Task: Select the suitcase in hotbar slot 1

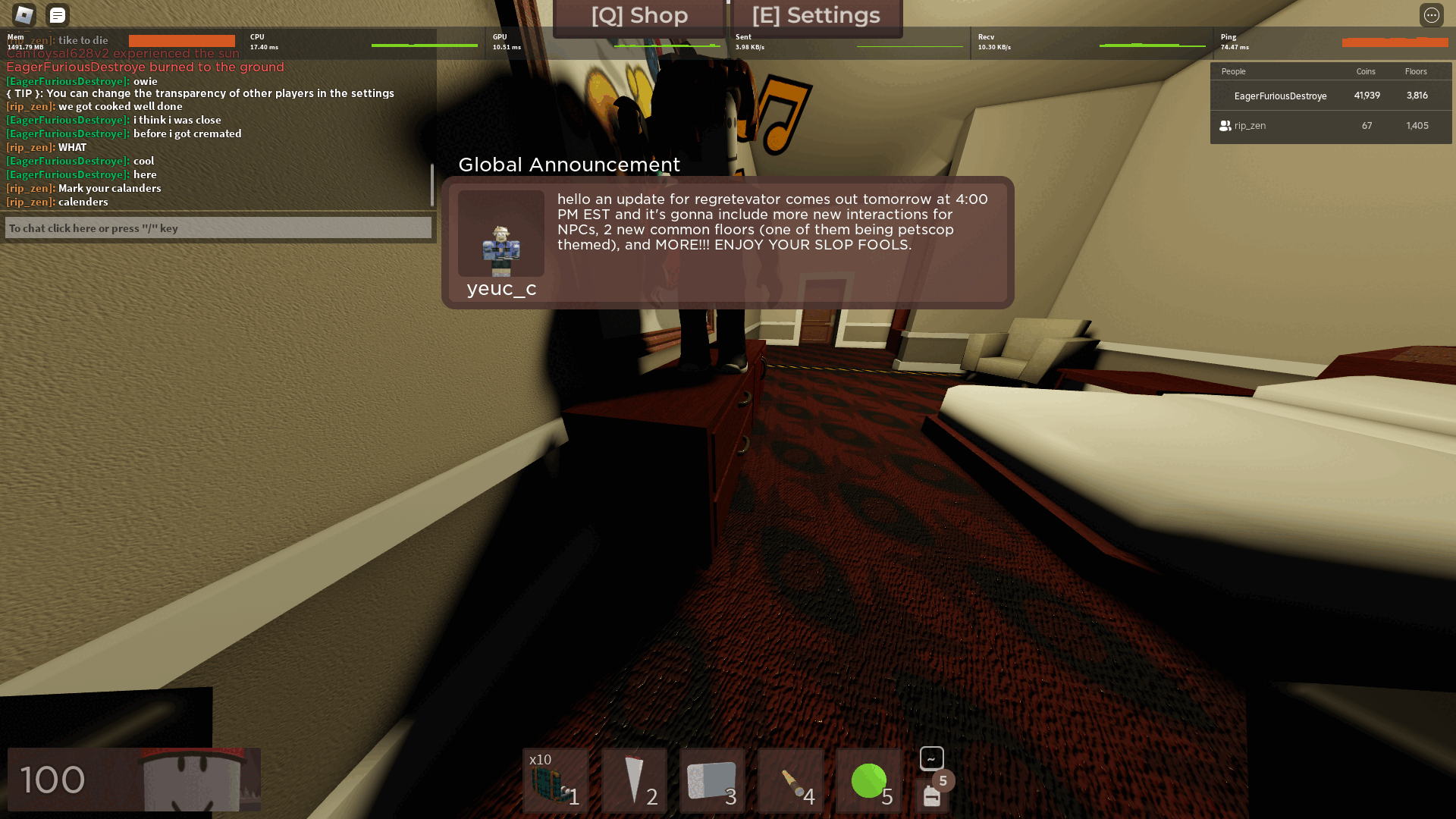Action: coord(555,781)
